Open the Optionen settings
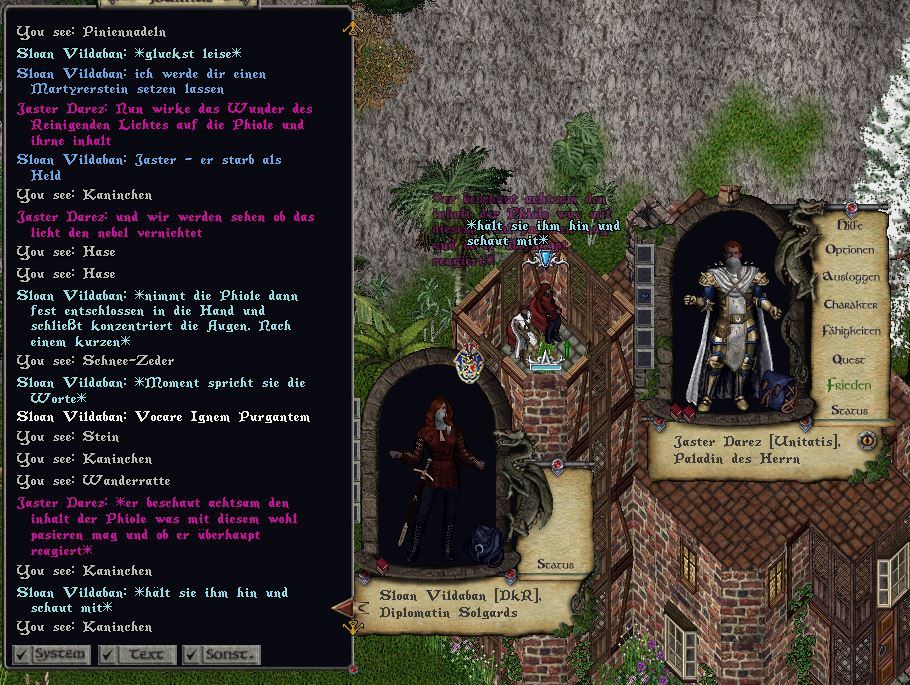910x685 pixels. coord(850,250)
